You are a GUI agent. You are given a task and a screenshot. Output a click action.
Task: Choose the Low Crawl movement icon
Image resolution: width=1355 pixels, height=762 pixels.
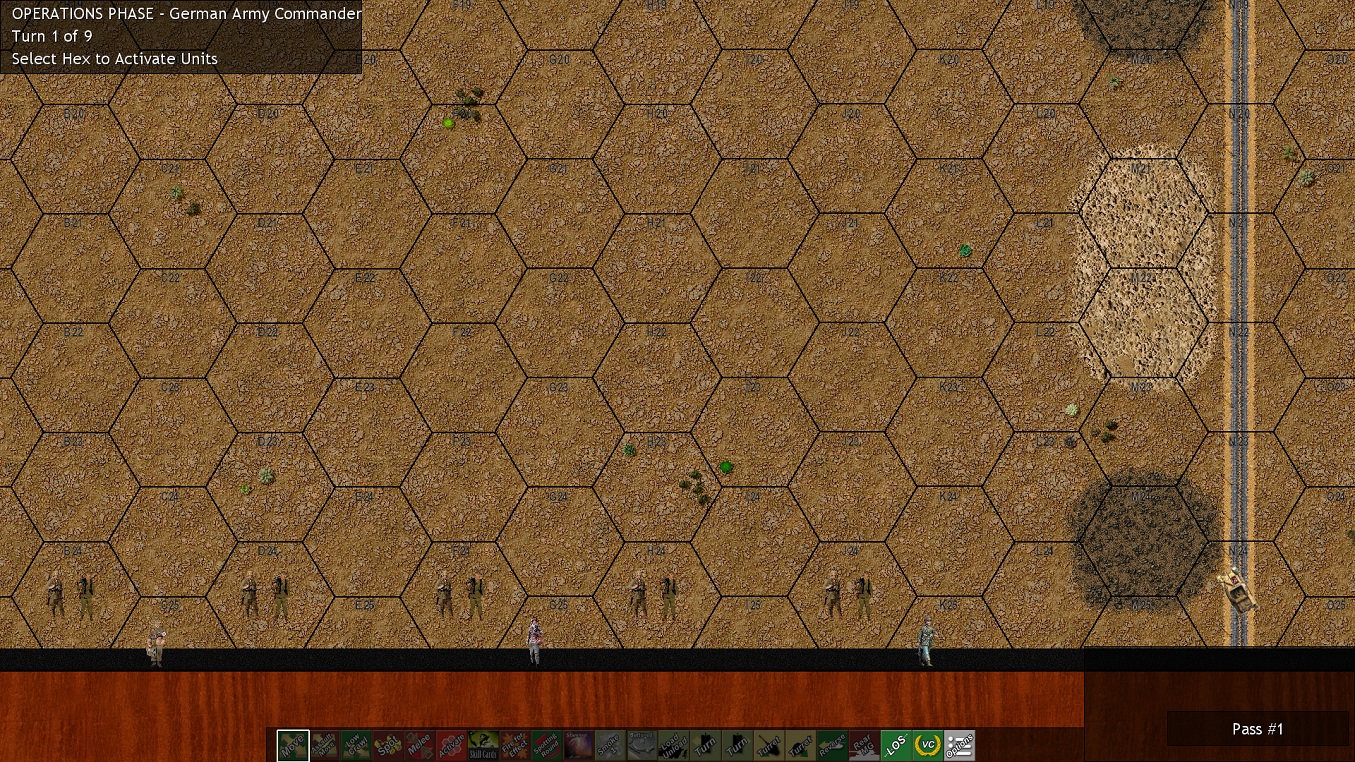357,746
